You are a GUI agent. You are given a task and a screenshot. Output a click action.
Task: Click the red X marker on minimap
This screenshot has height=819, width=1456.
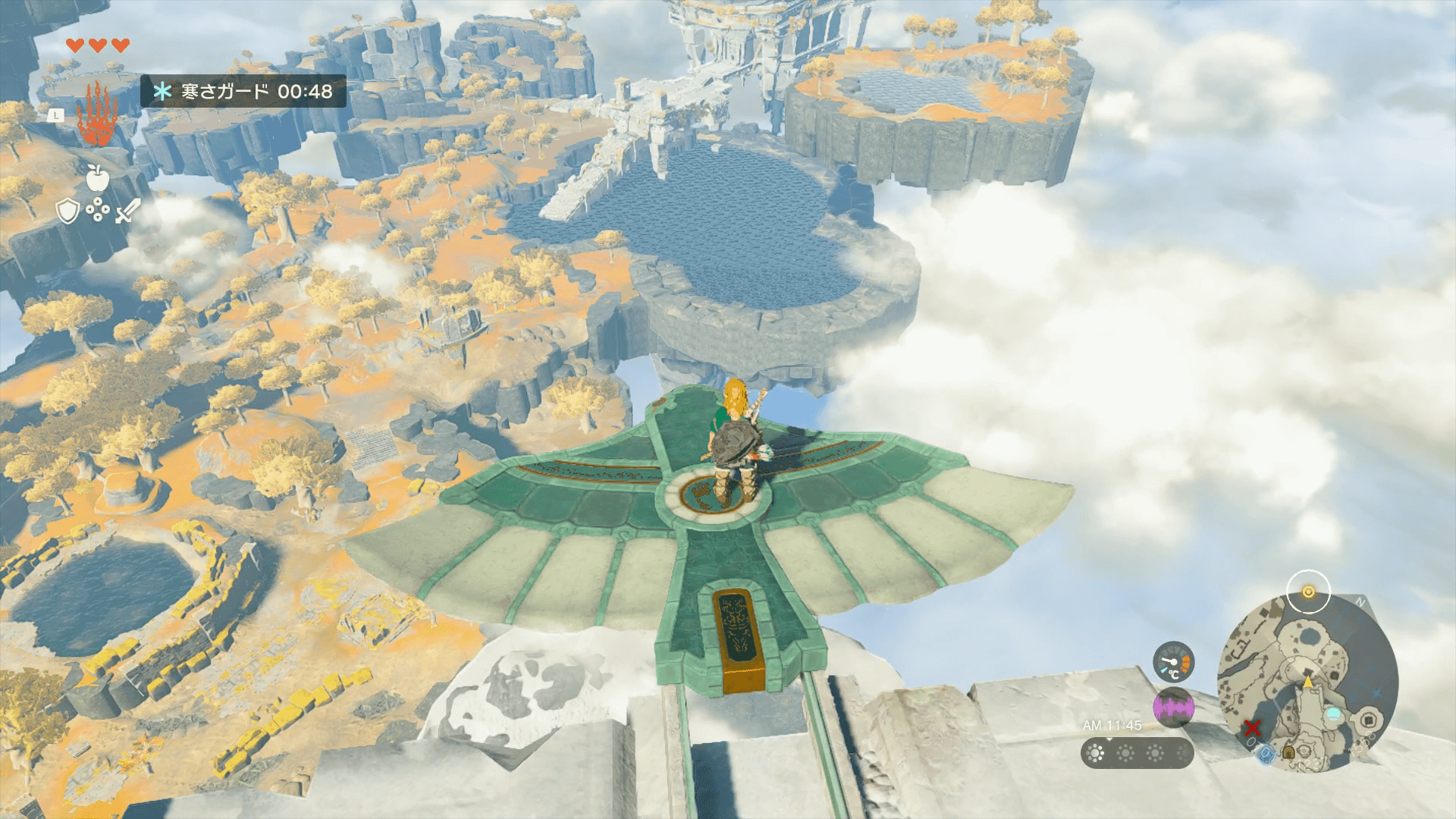(1252, 729)
